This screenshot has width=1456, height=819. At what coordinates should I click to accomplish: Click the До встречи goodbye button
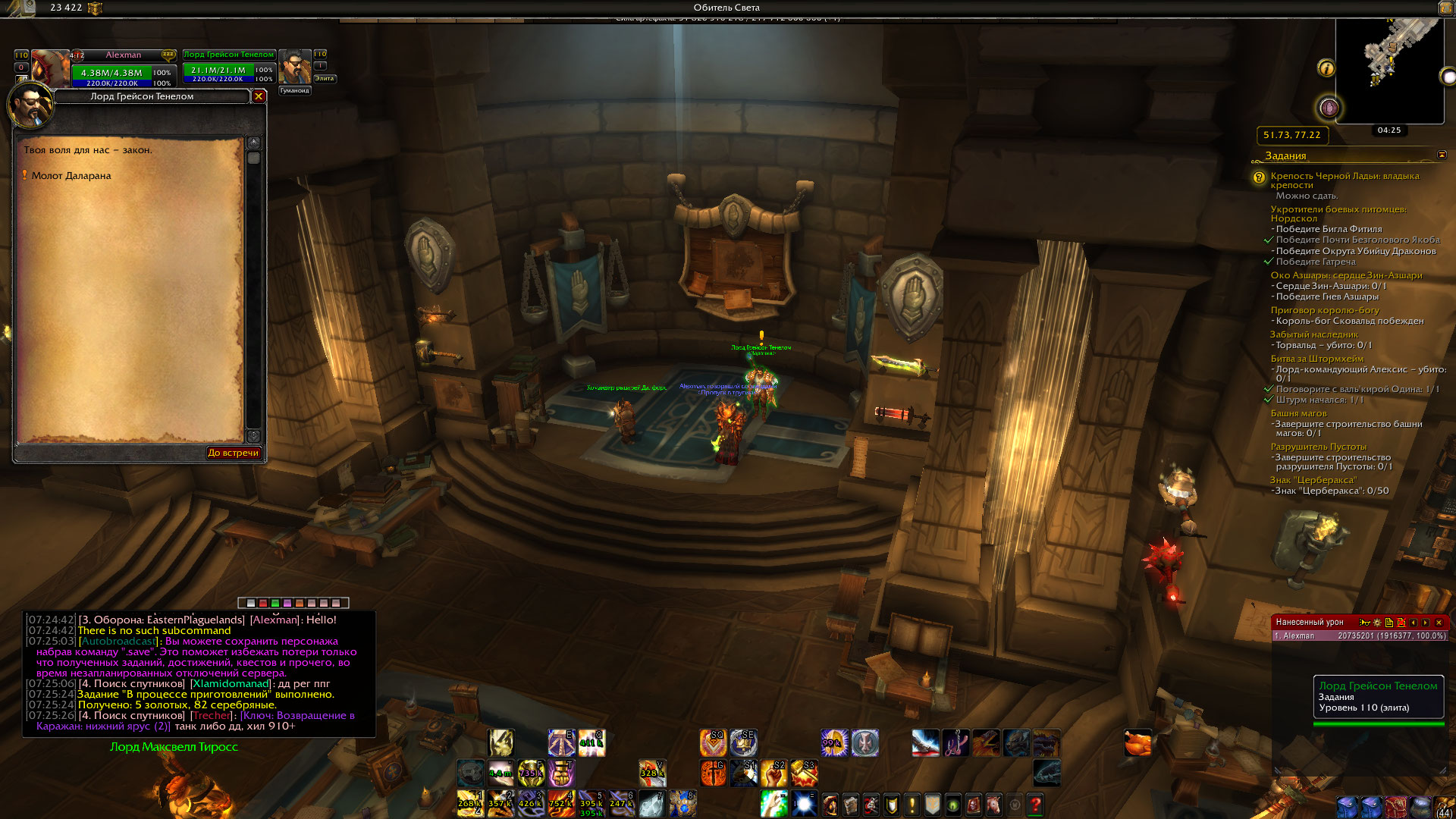click(x=234, y=453)
